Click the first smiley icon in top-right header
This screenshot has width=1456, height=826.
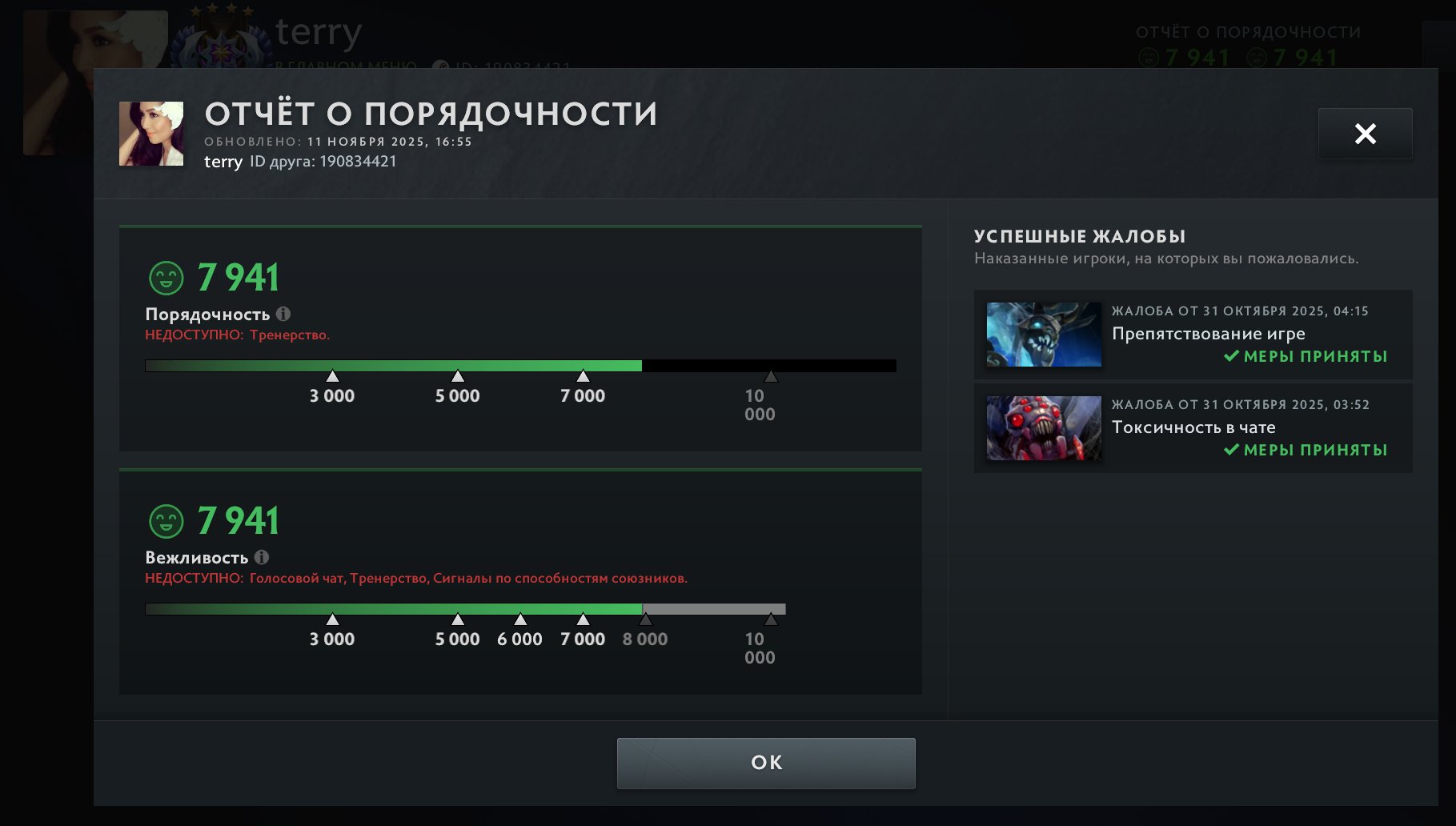[1151, 57]
